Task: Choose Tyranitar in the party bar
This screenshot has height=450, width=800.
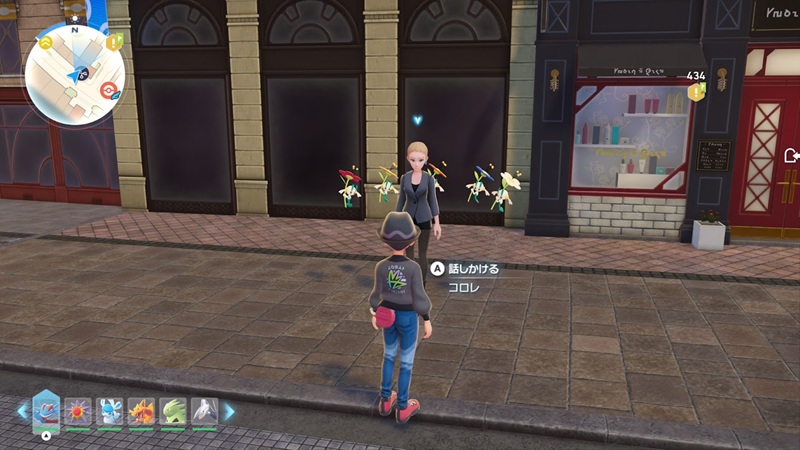Action: click(173, 411)
